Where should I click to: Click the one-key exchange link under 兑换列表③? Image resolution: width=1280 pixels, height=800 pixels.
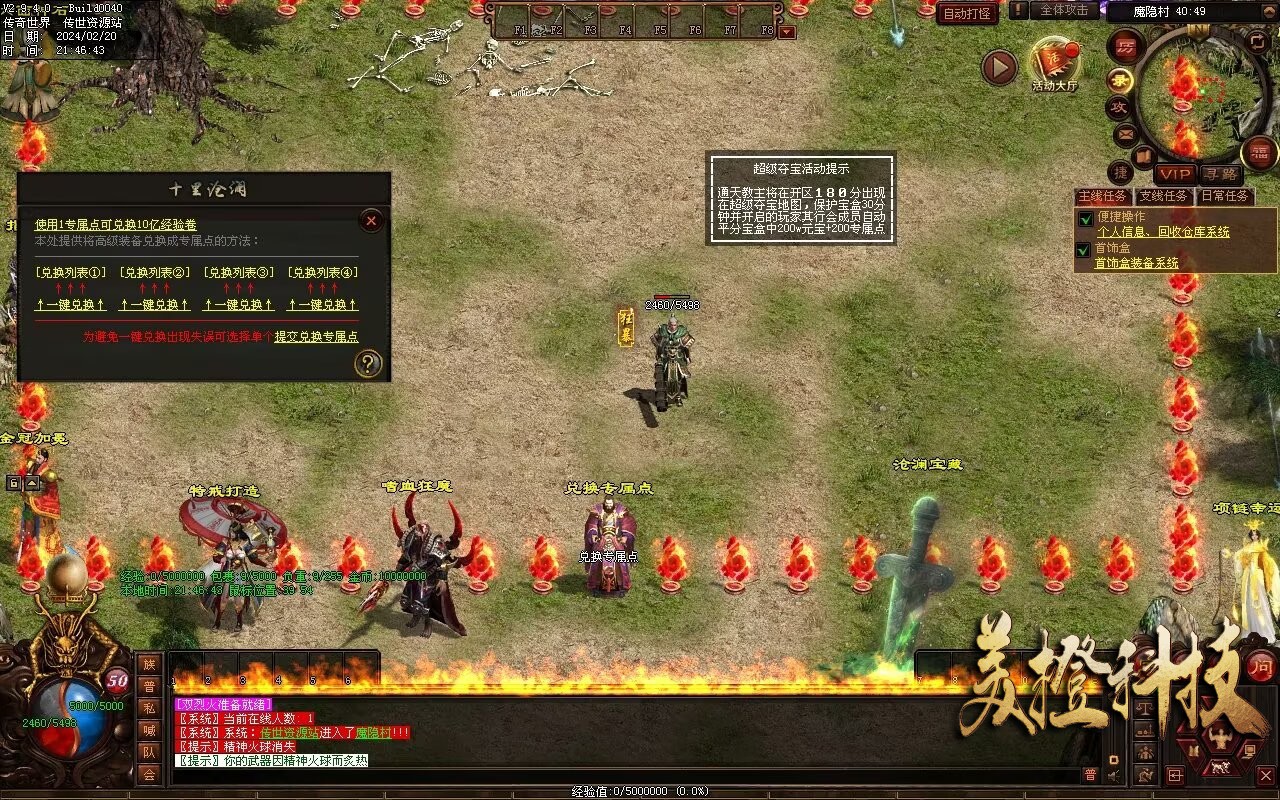[238, 305]
